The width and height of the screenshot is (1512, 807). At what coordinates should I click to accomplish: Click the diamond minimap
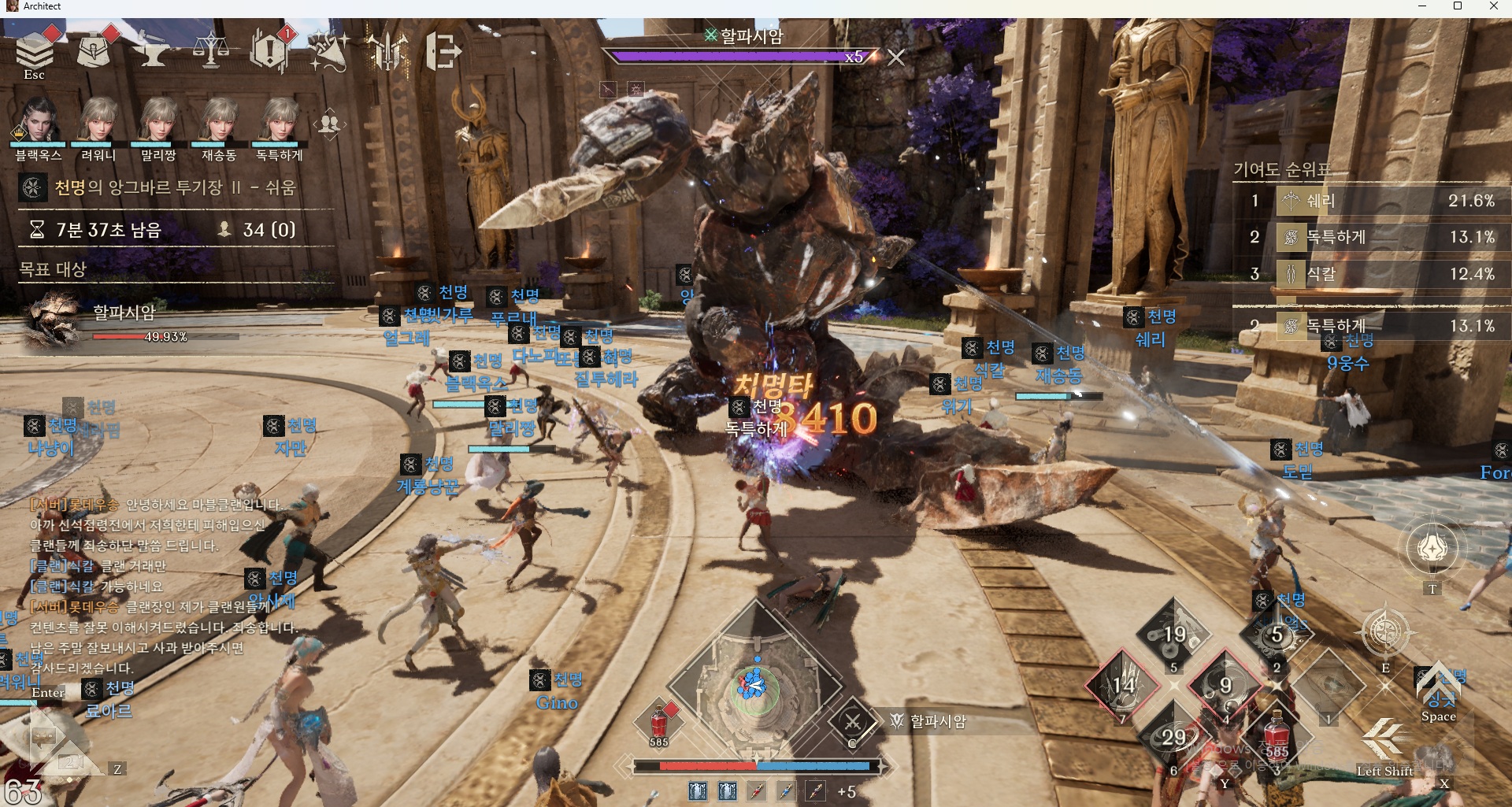pos(754,685)
